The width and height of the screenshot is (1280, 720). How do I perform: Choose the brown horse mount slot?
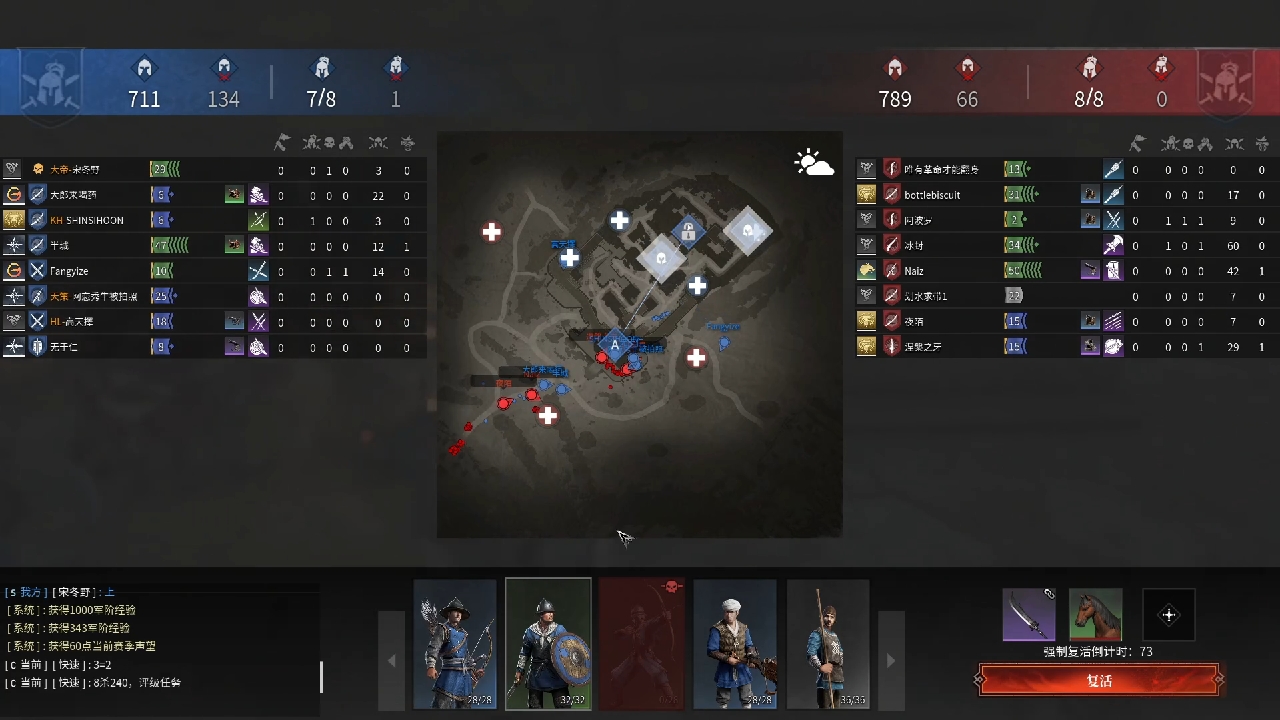[x=1095, y=614]
